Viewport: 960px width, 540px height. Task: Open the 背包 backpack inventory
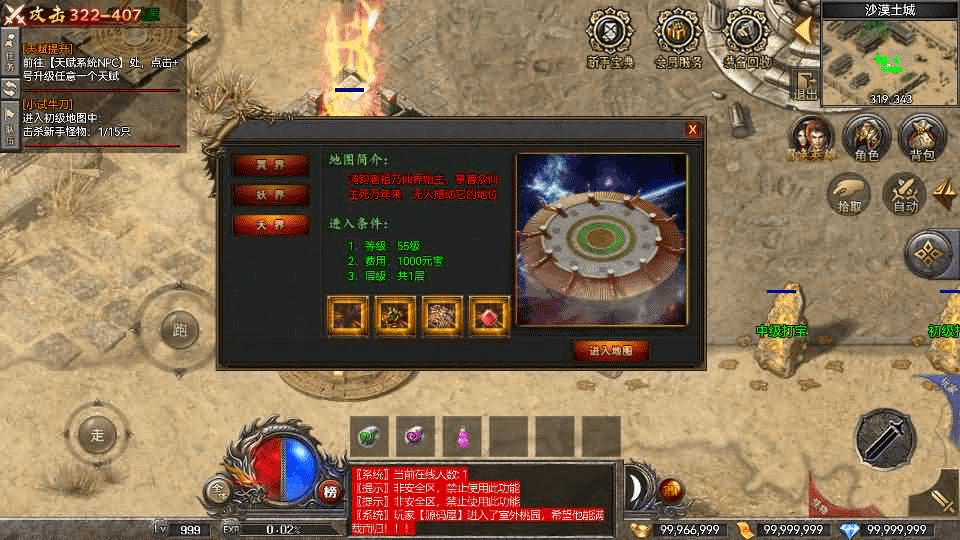click(x=921, y=136)
